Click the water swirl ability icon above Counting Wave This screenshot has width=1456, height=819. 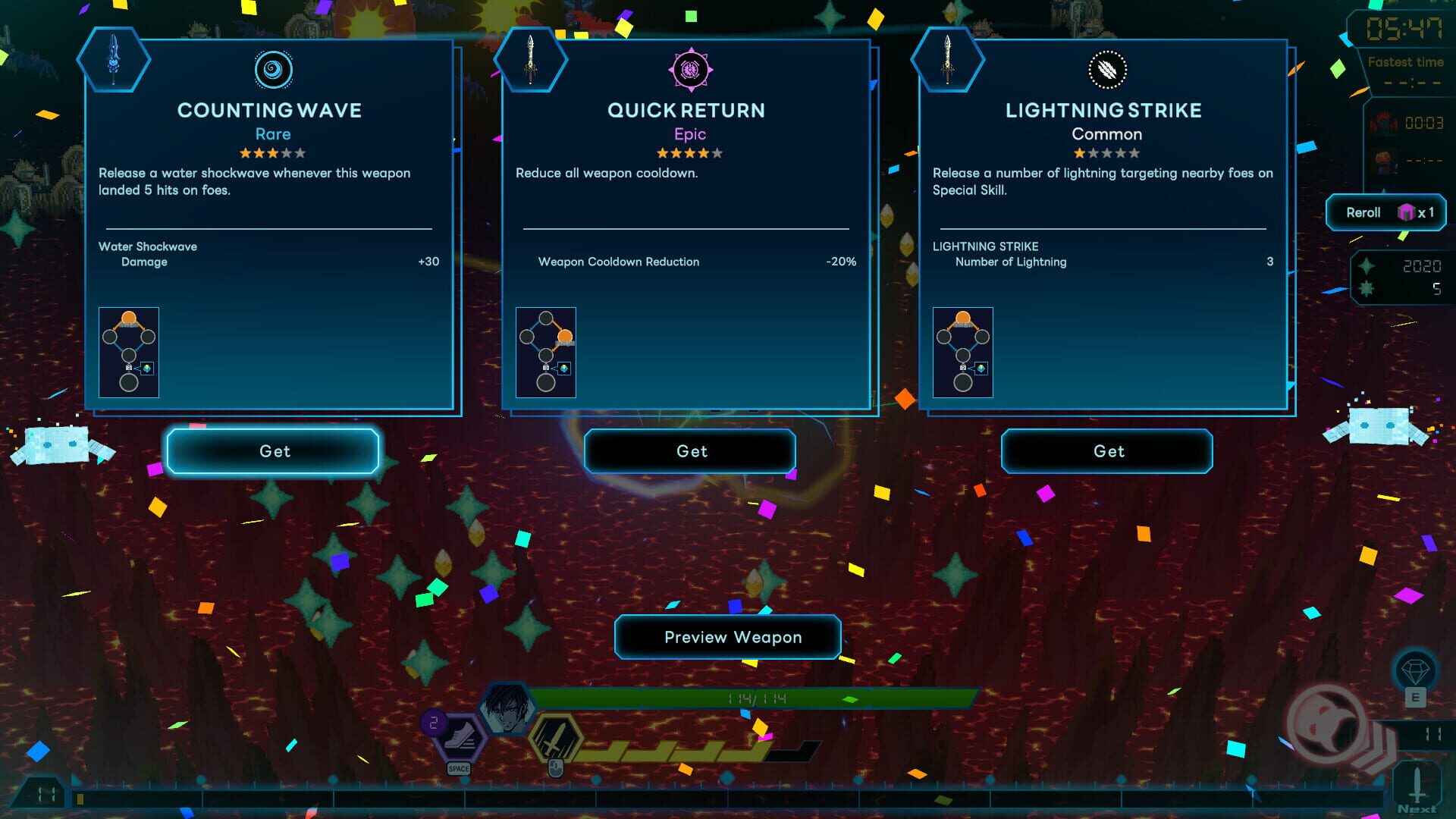point(273,71)
